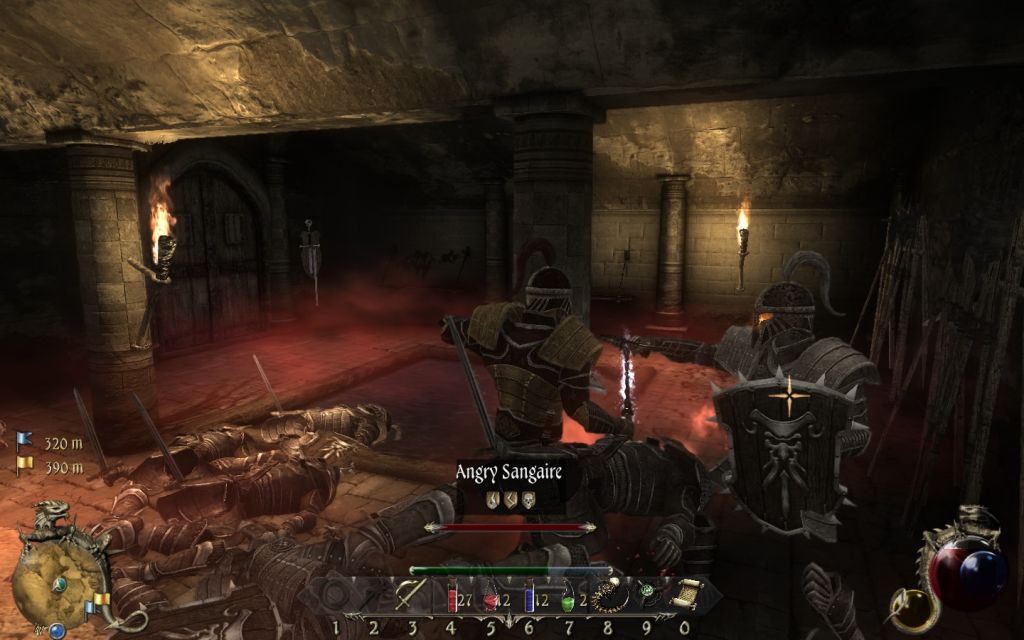Click the blue gem button under the minimap
Image resolution: width=1024 pixels, height=640 pixels.
click(x=57, y=630)
